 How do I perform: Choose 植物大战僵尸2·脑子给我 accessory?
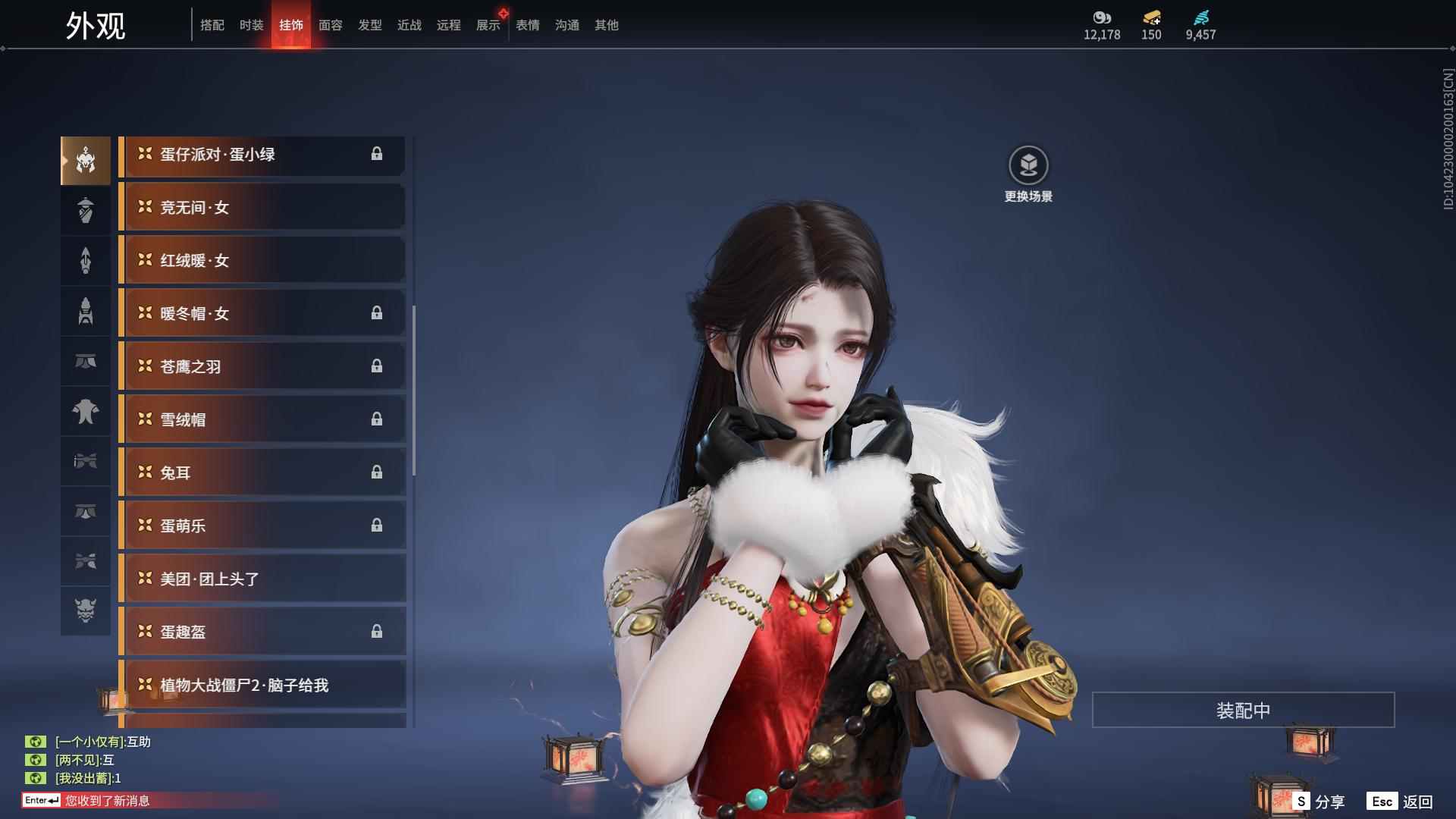pyautogui.click(x=262, y=685)
